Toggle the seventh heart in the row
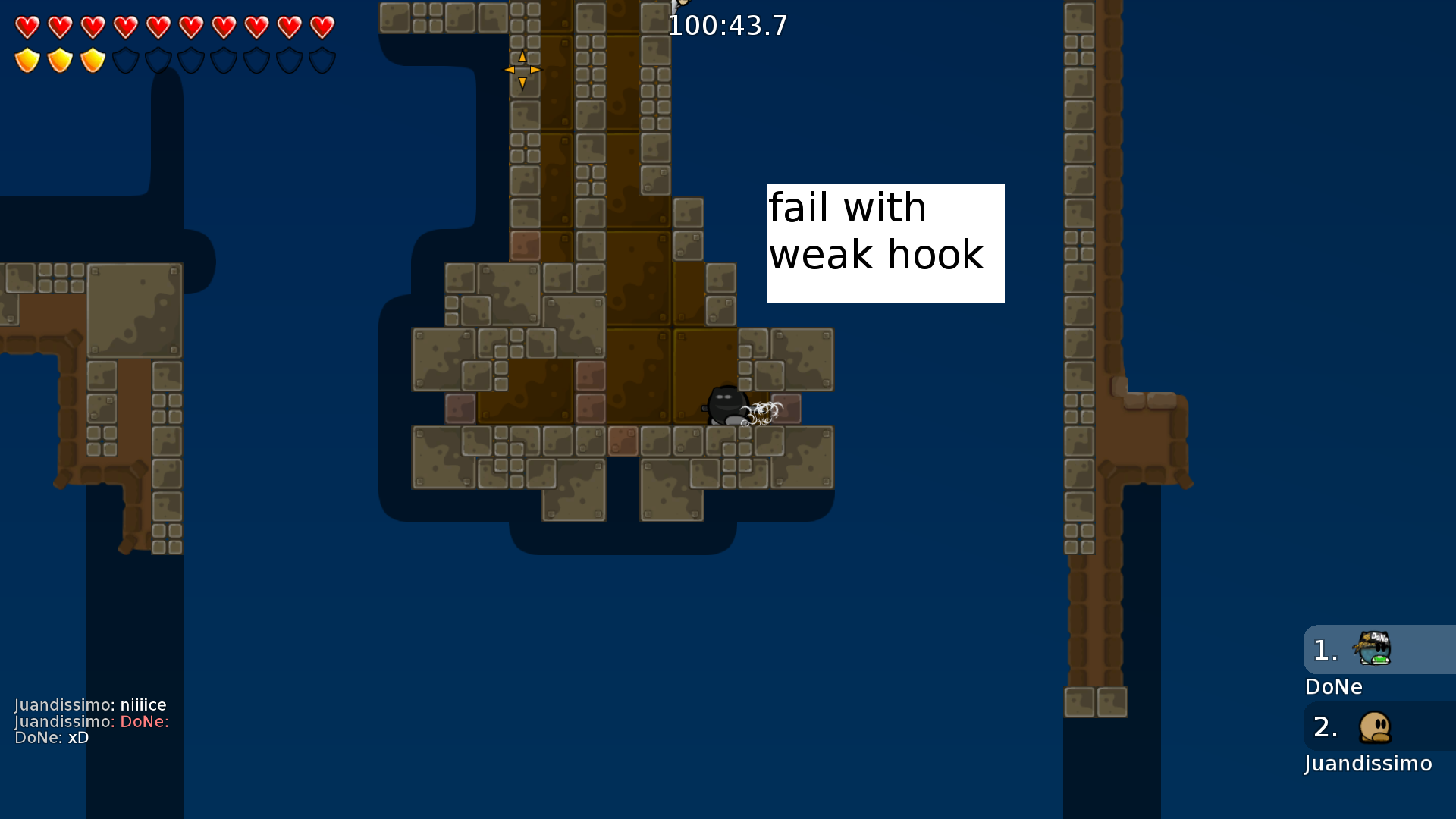Screen dimensions: 1456x819 (225, 27)
